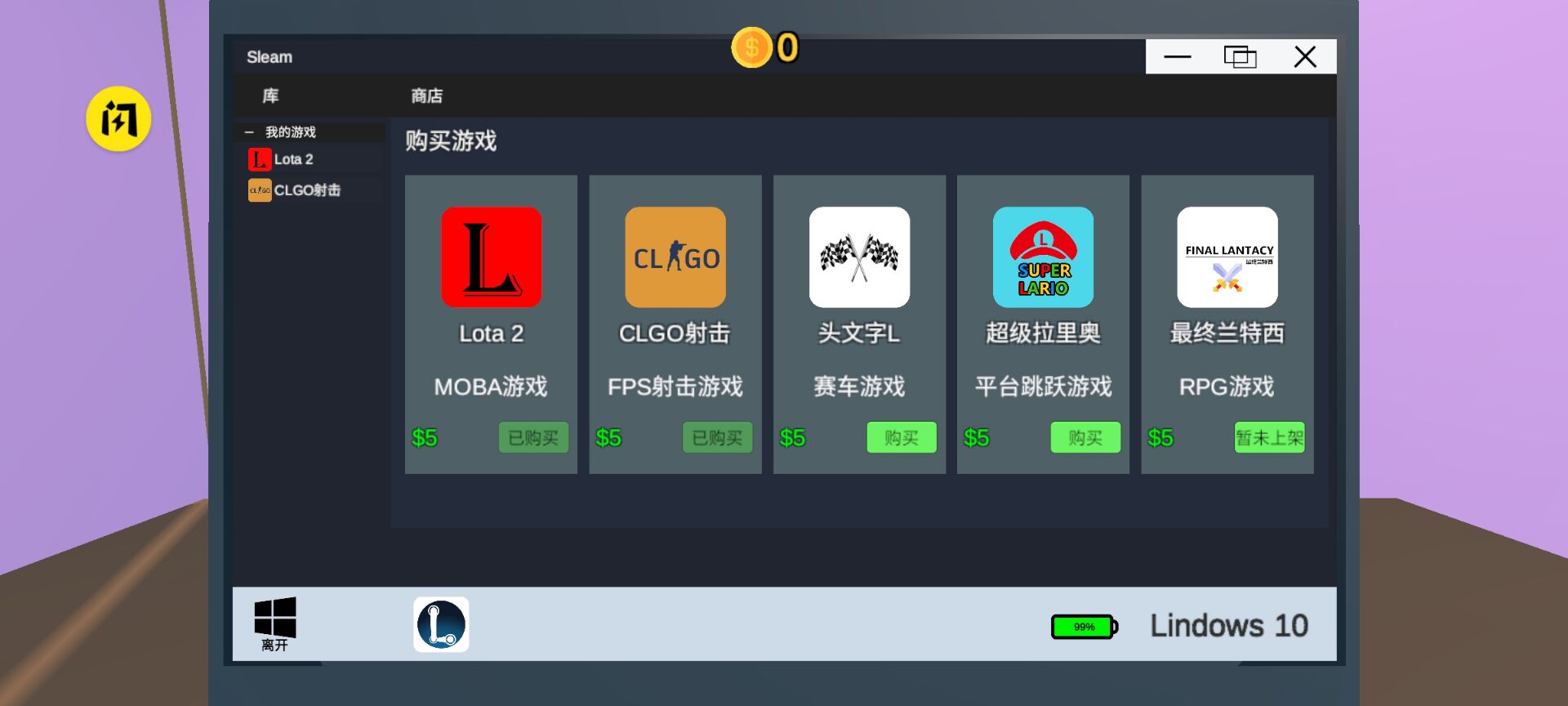Click the SUPER LARIO store icon
1568x706 pixels.
[1043, 257]
